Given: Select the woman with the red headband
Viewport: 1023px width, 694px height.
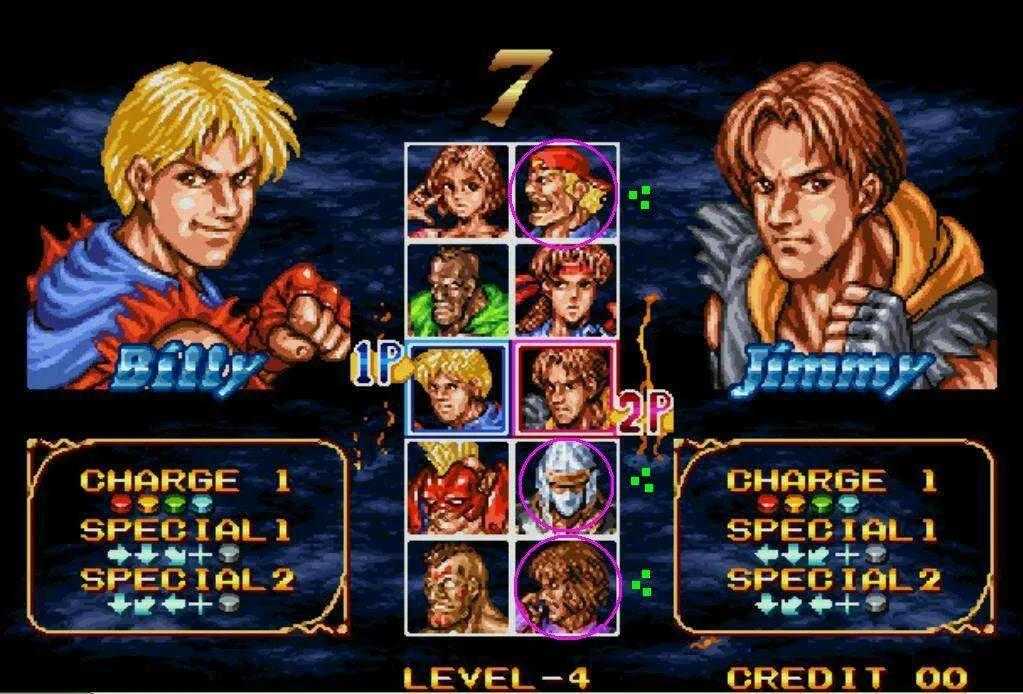Looking at the screenshot, I should pyautogui.click(x=564, y=290).
